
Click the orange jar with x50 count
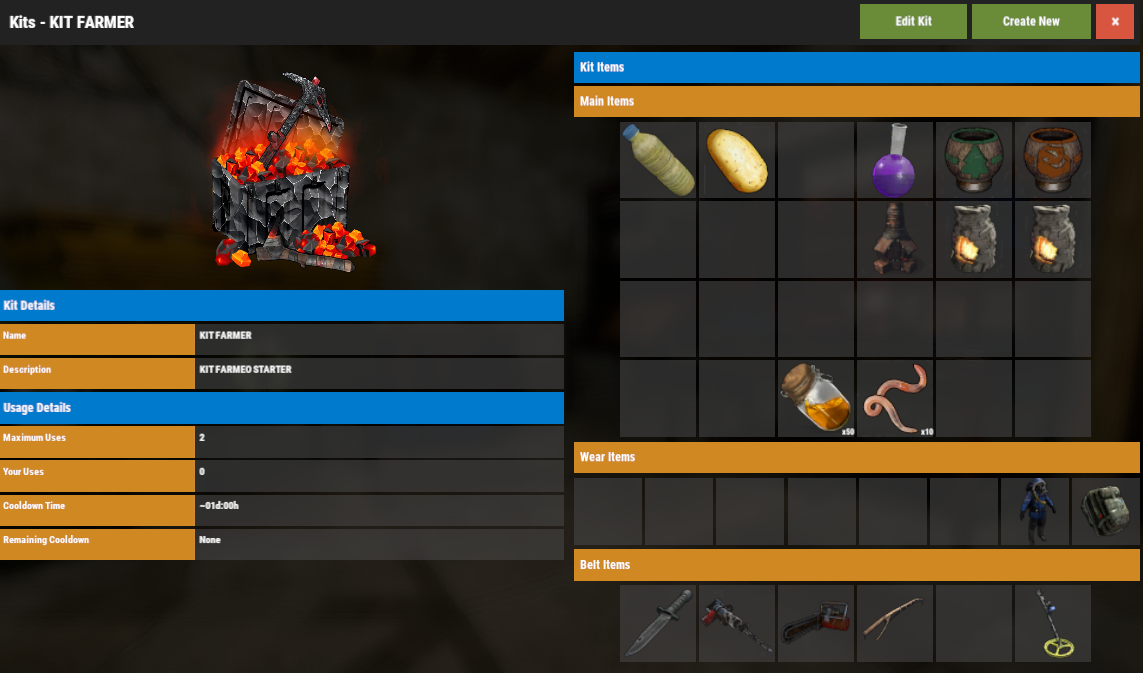coord(816,398)
